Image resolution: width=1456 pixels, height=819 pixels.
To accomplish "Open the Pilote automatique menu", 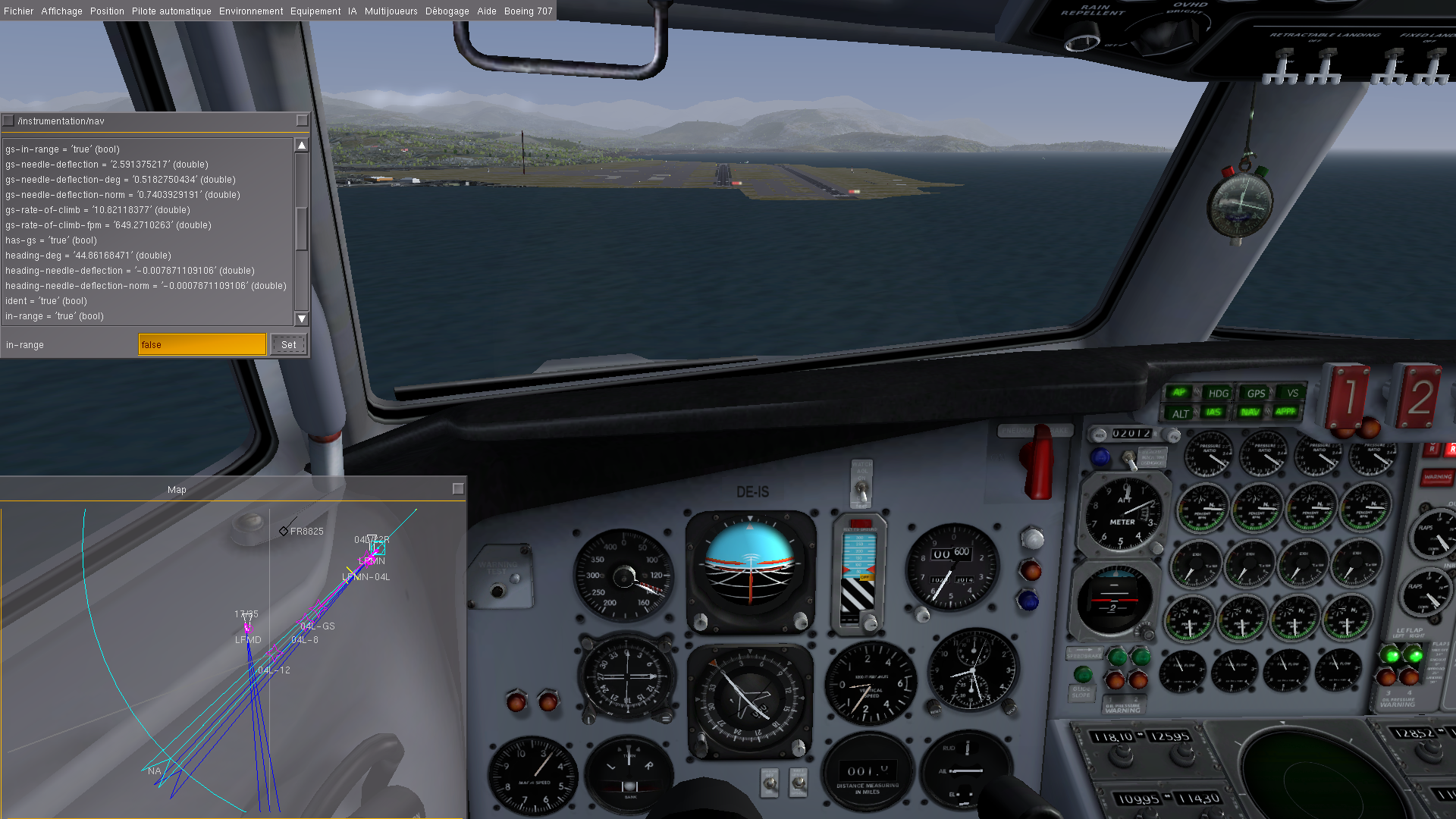I will [171, 11].
